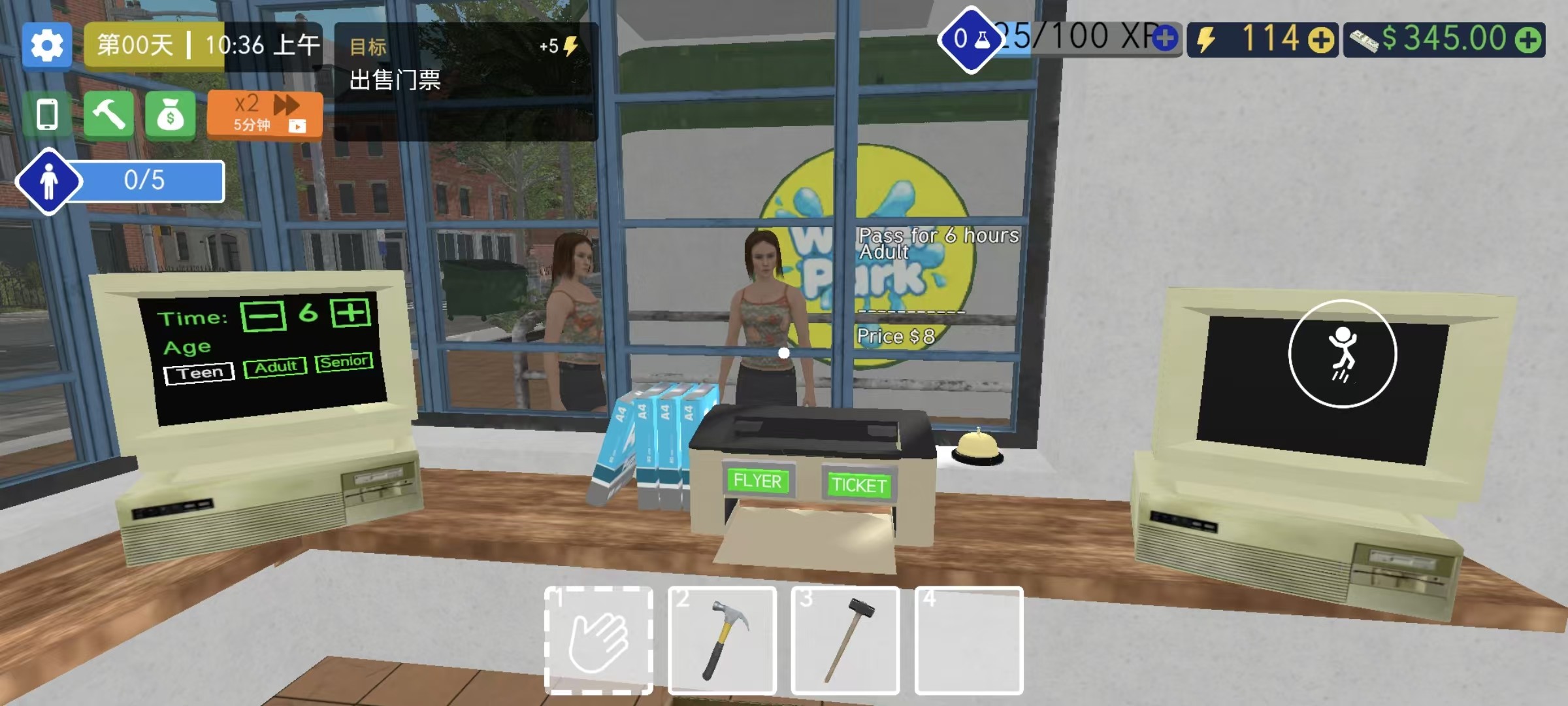1568x706 pixels.
Task: Open the sell tickets objective tracker
Action: [x=465, y=81]
